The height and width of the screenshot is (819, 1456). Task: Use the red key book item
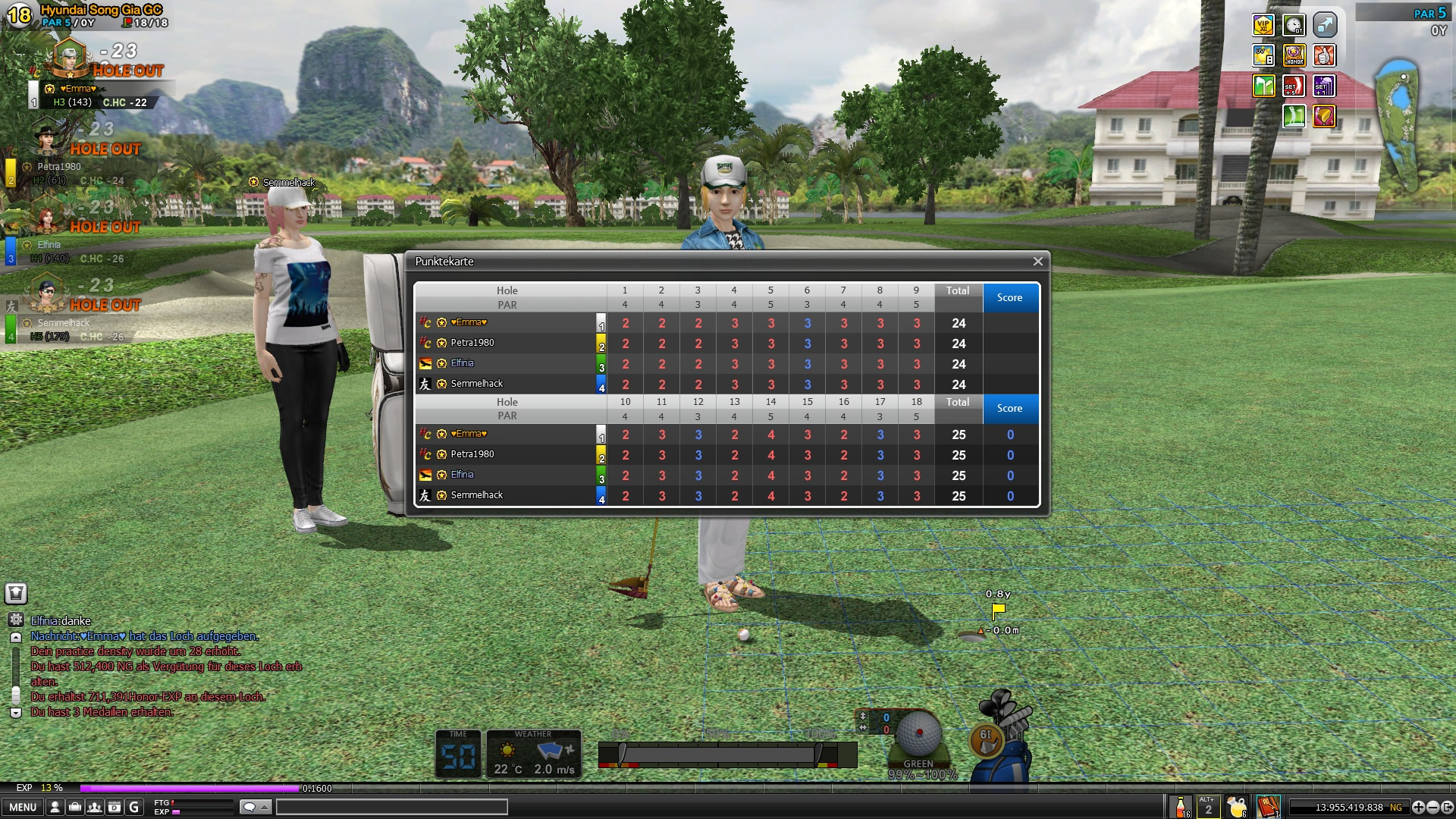click(1268, 807)
